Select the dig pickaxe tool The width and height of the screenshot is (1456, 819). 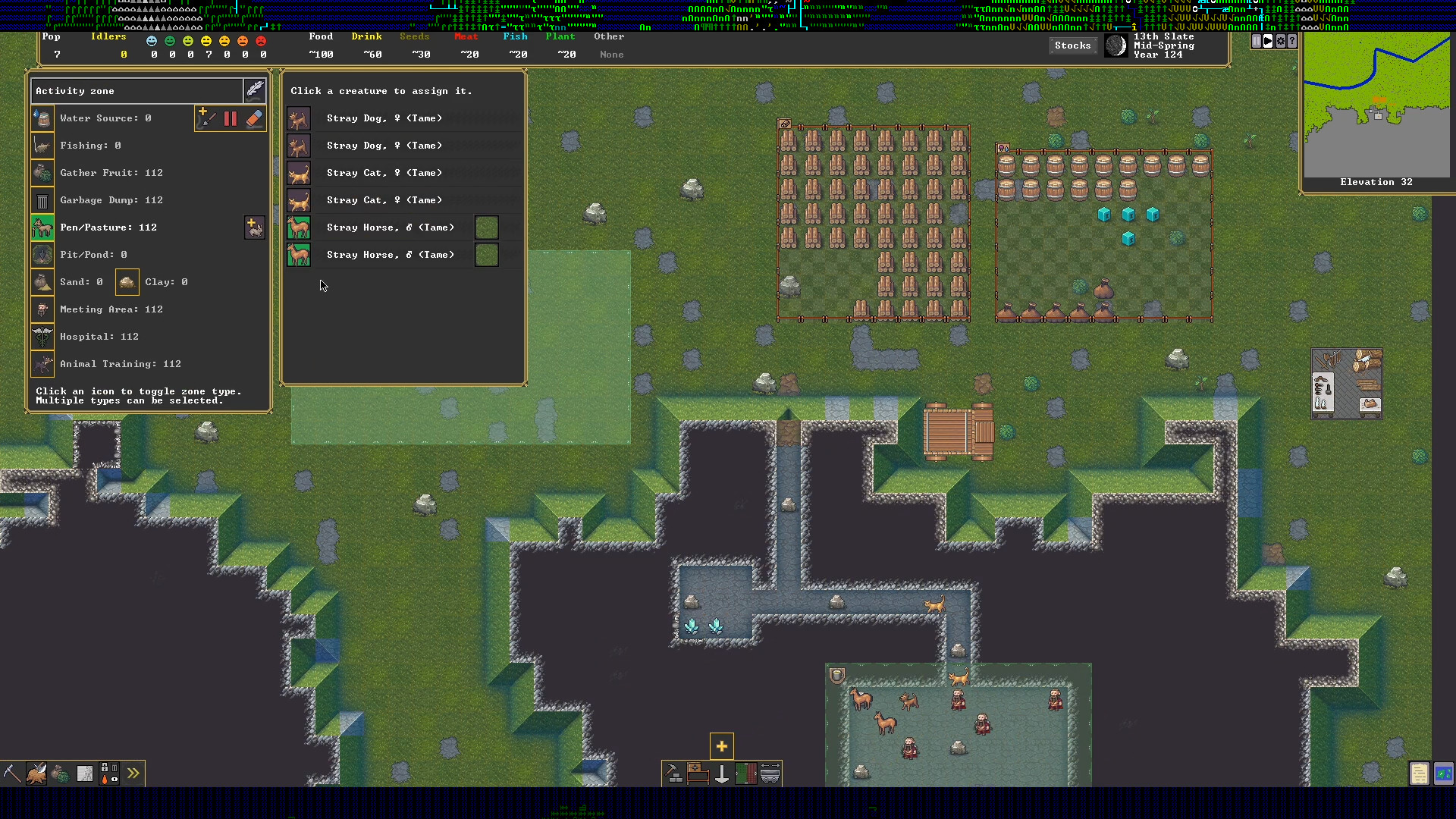(12, 773)
